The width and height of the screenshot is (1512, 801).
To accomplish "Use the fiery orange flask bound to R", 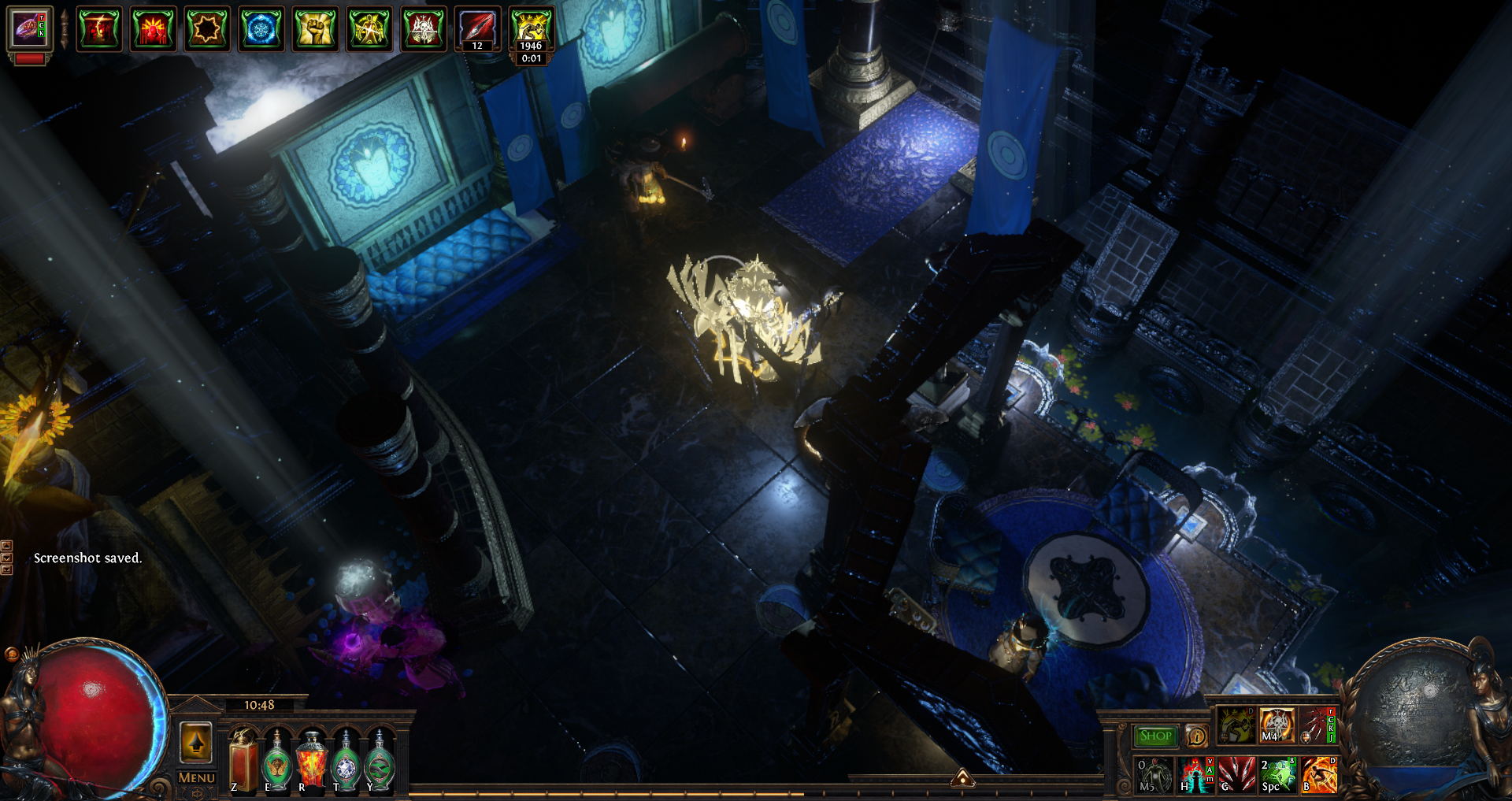I will (311, 761).
